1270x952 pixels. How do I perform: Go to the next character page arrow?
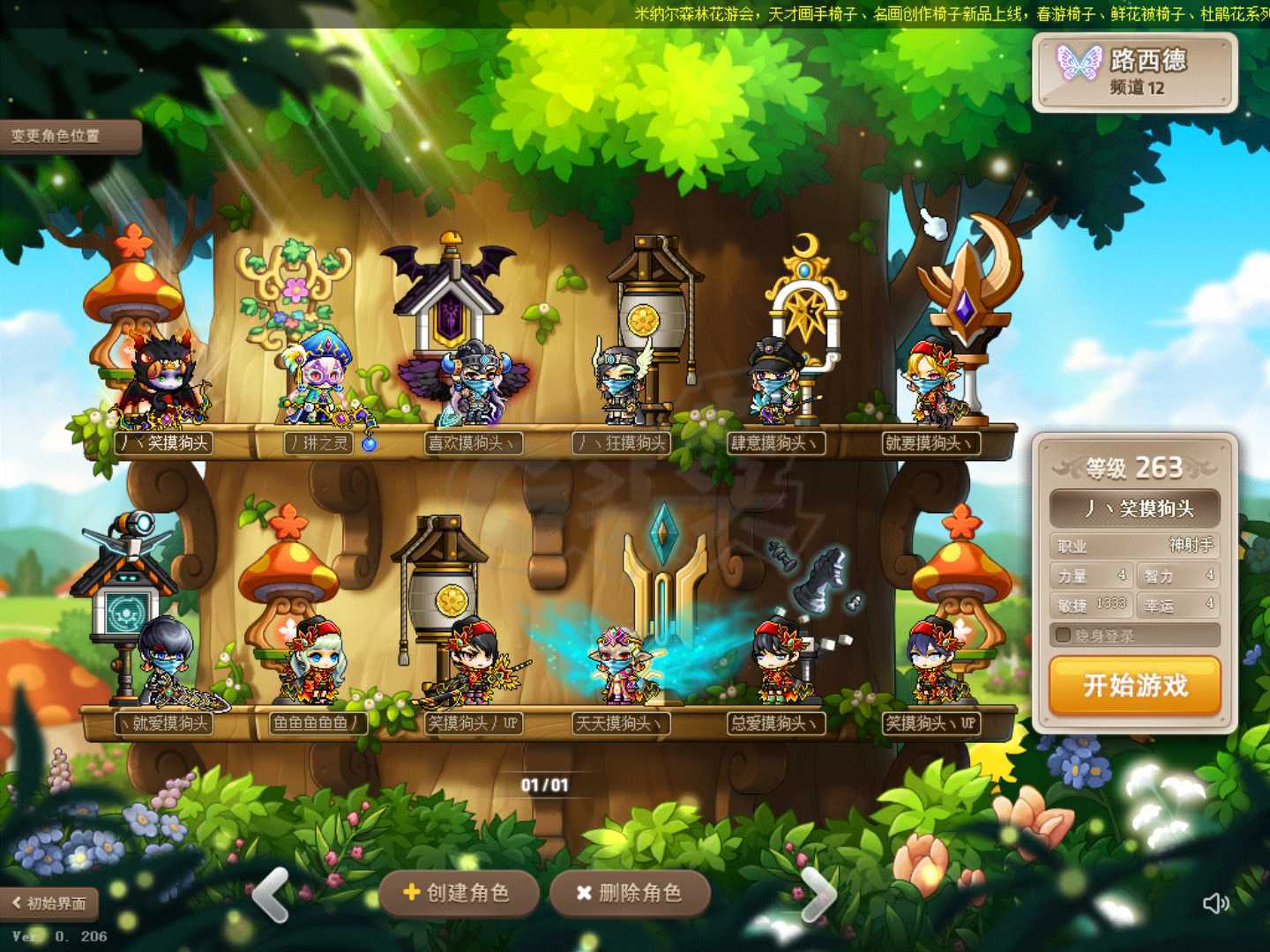click(819, 895)
